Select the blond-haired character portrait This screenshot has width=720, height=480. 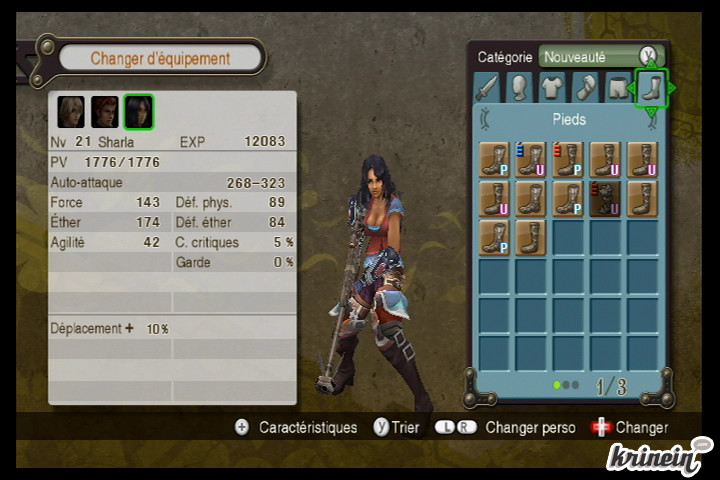click(x=71, y=111)
